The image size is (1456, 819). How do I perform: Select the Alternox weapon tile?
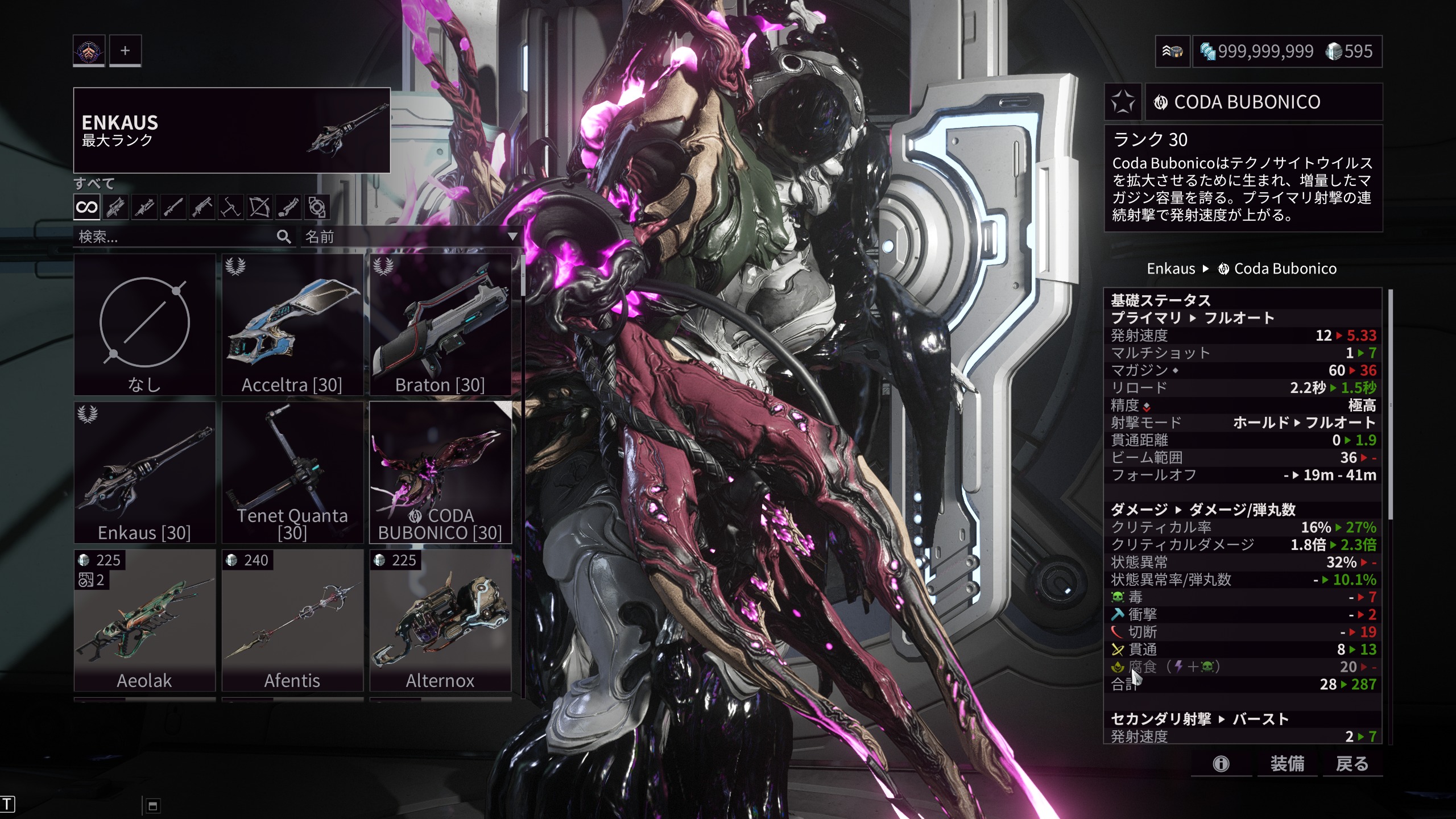point(440,621)
